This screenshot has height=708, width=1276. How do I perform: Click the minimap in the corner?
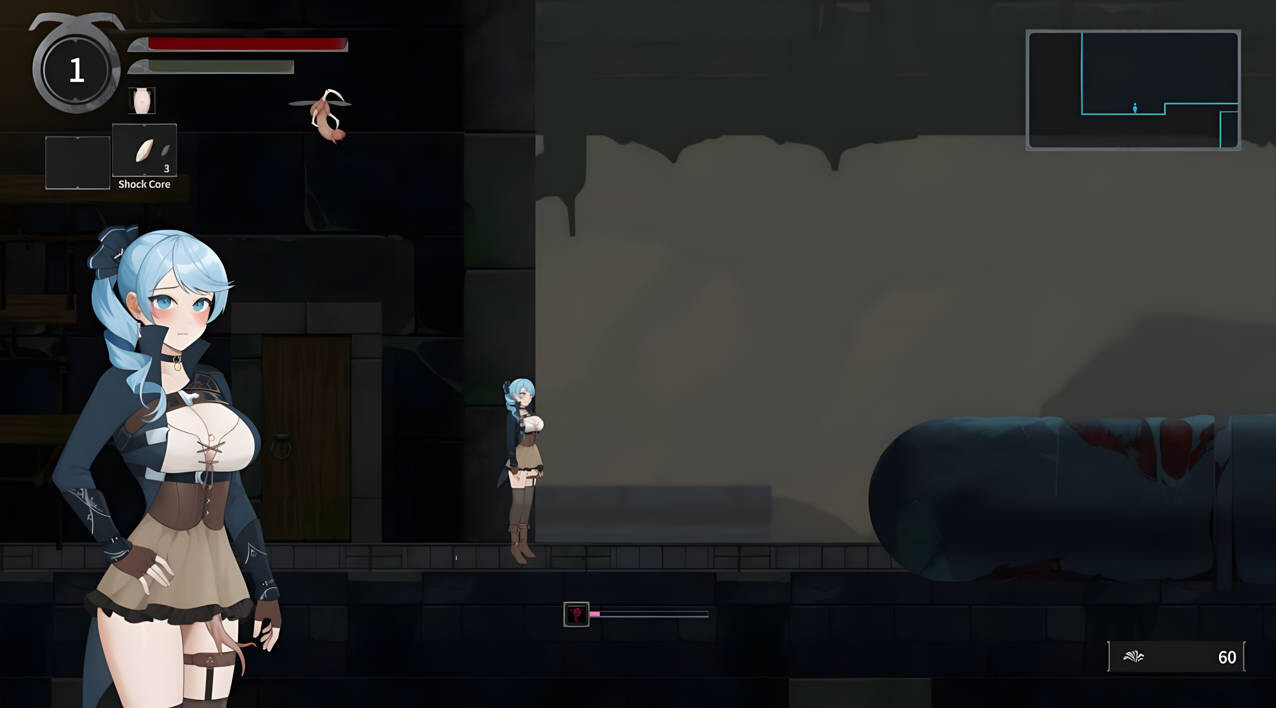tap(1133, 90)
